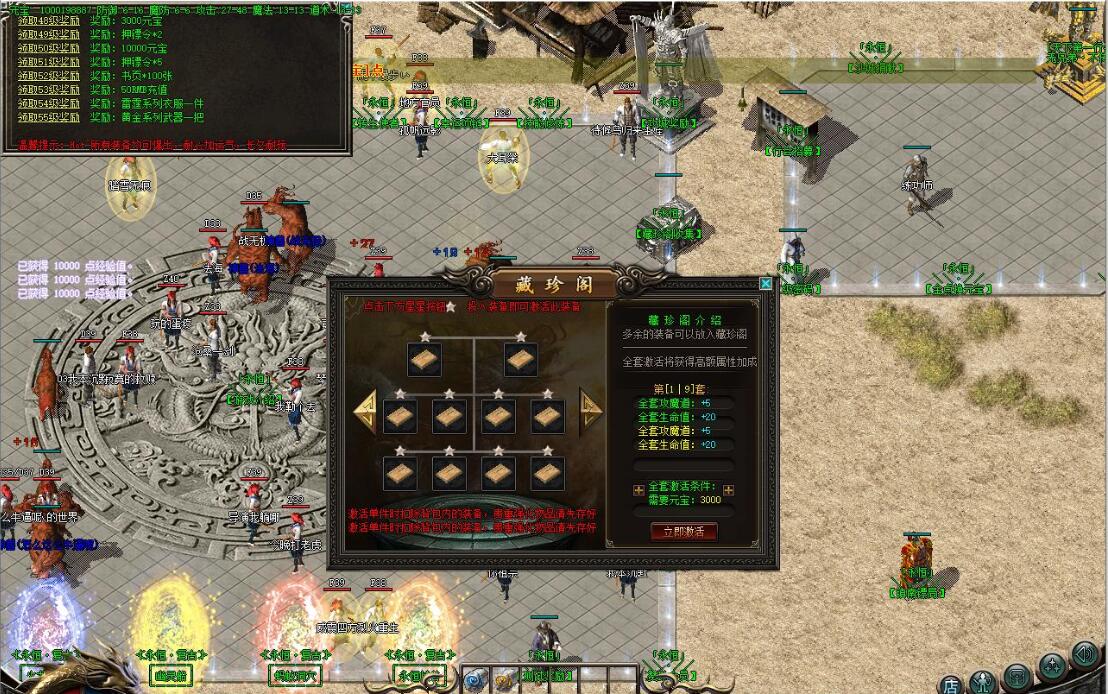
Task: Click the 立即激活 button
Action: (684, 531)
